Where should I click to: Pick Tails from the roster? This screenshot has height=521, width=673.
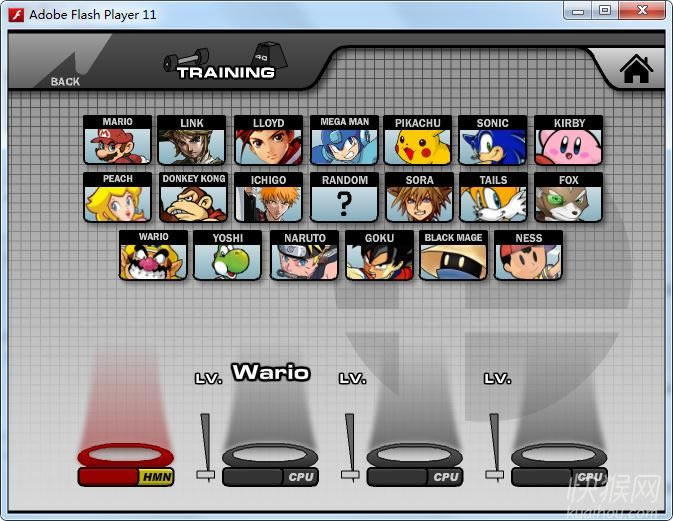pos(492,198)
